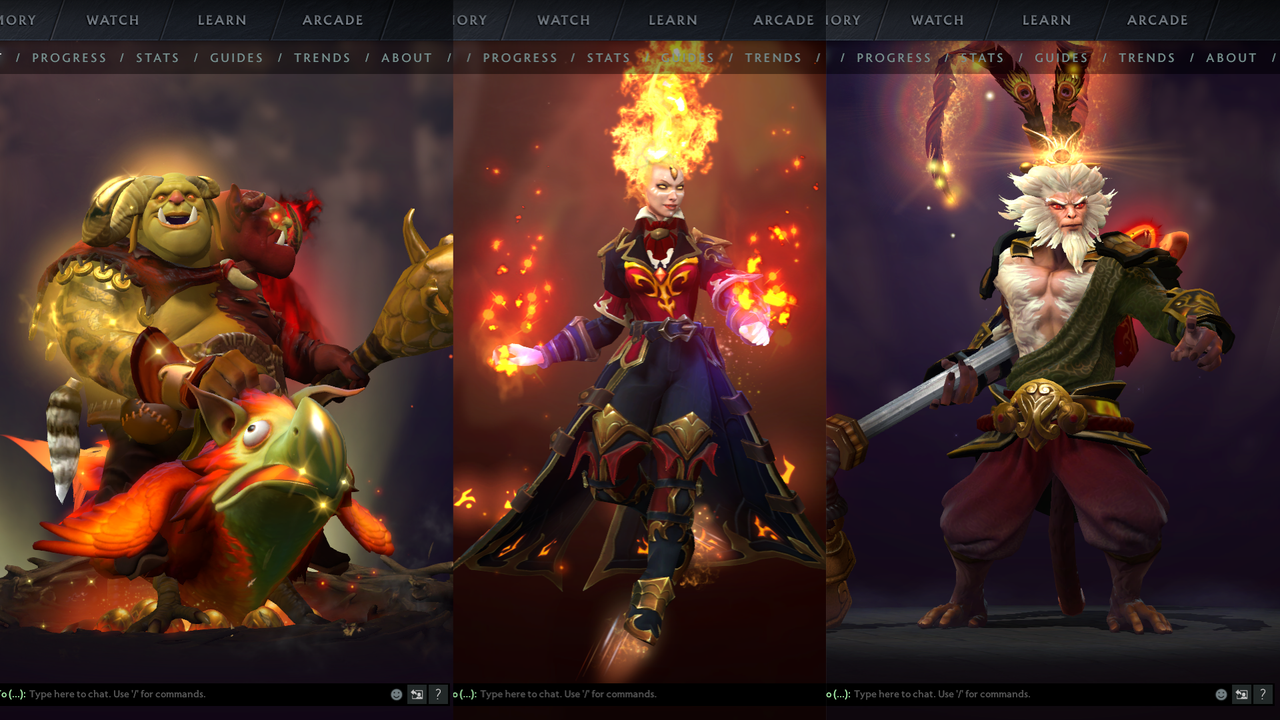Screen dimensions: 1280x720
Task: Open chat command help via the left '?' icon
Action: click(438, 694)
